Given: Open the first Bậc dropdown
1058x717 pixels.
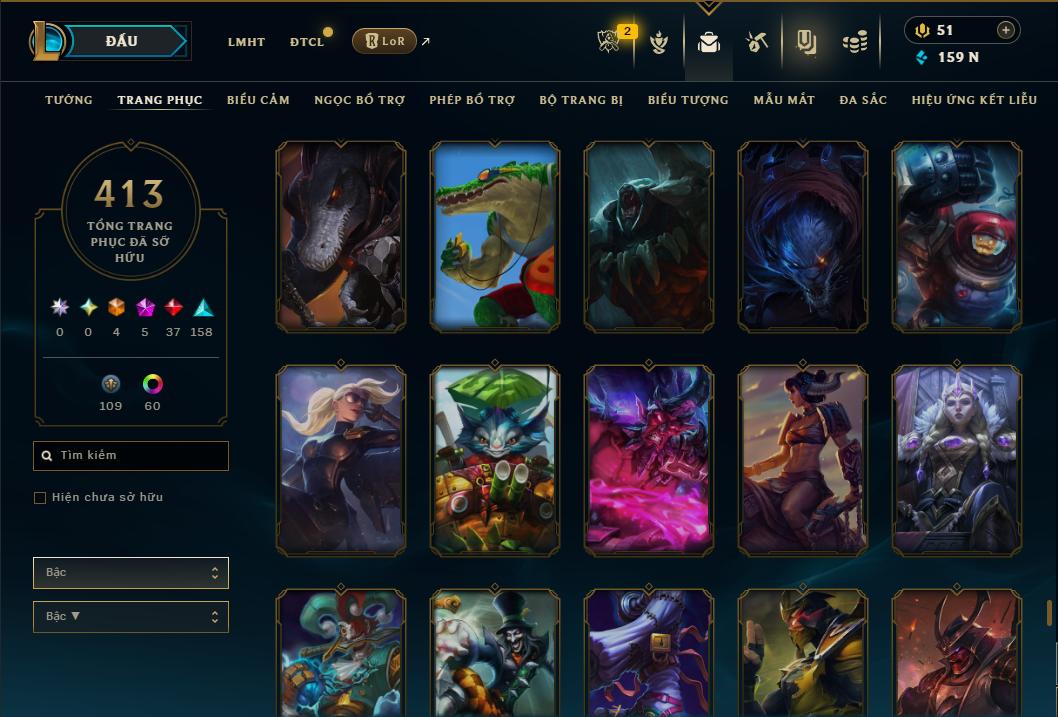Looking at the screenshot, I should 131,573.
